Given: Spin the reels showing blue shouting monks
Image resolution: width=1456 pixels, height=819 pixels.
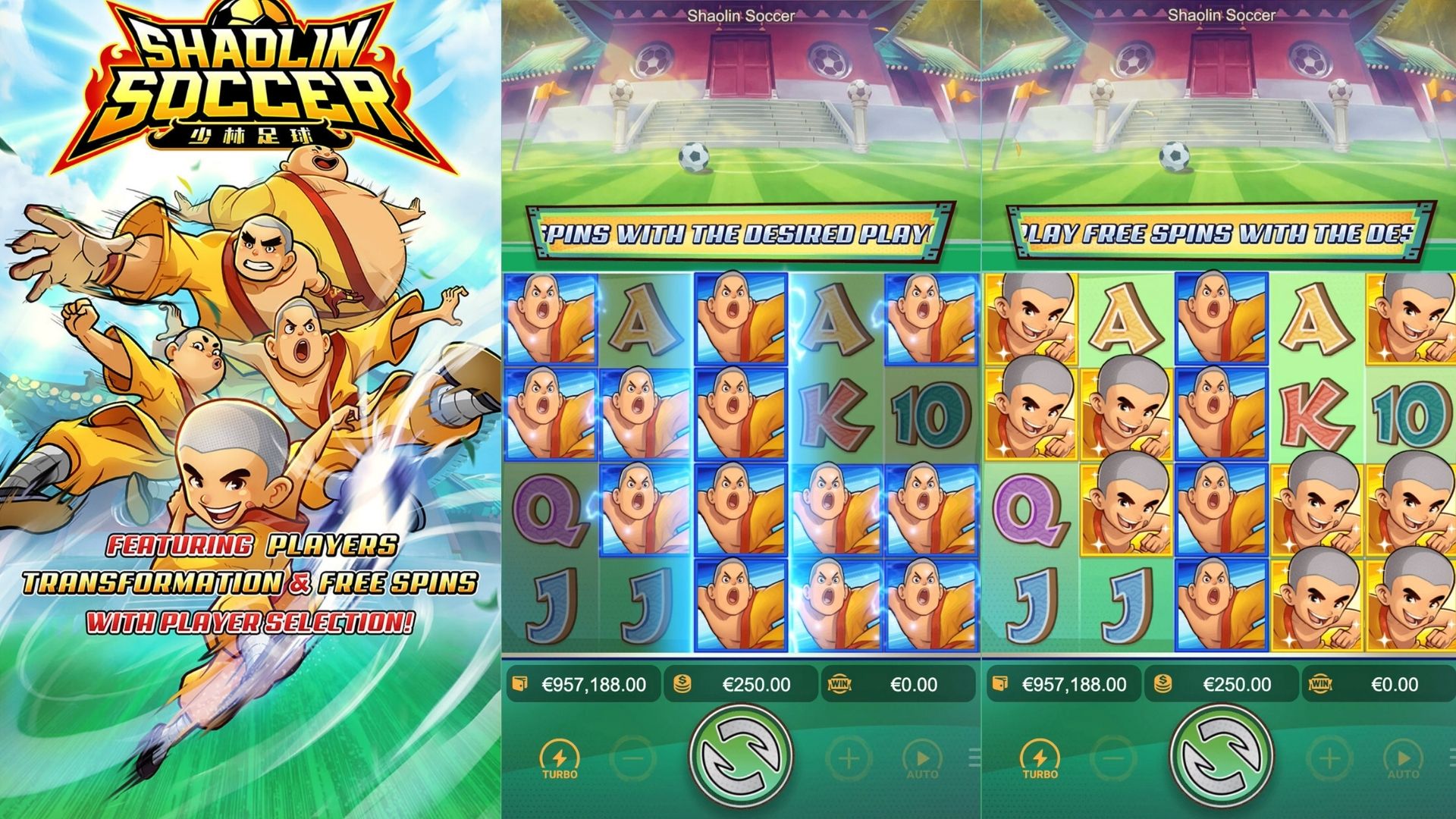Looking at the screenshot, I should pyautogui.click(x=741, y=756).
